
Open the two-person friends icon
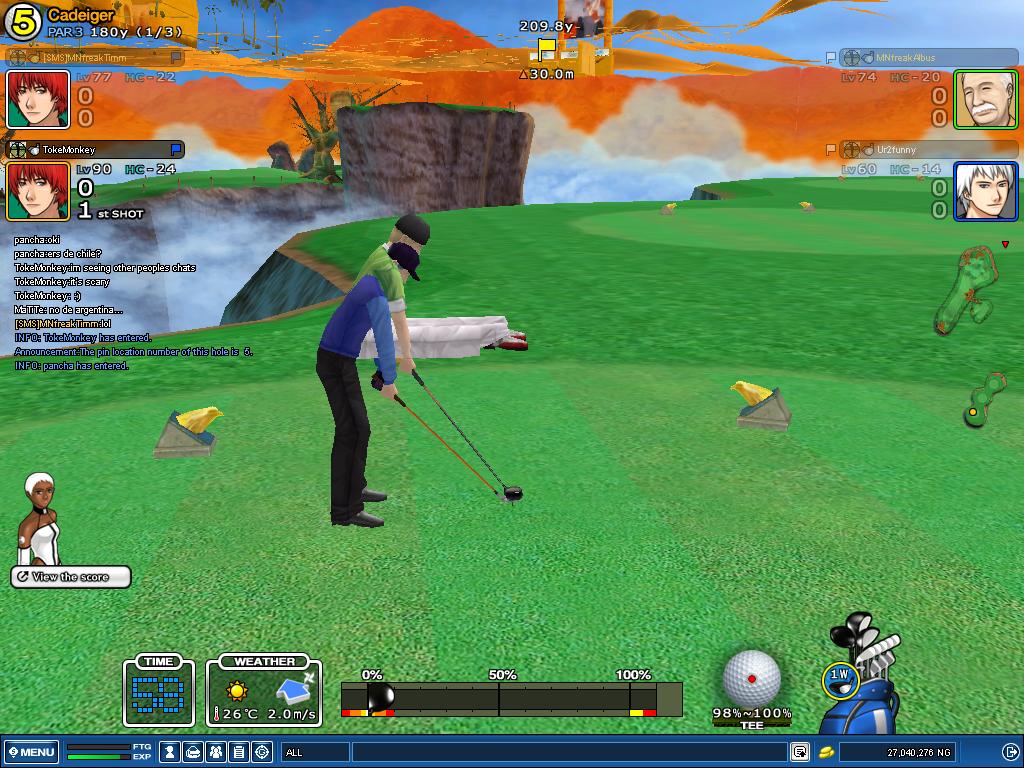(x=217, y=752)
